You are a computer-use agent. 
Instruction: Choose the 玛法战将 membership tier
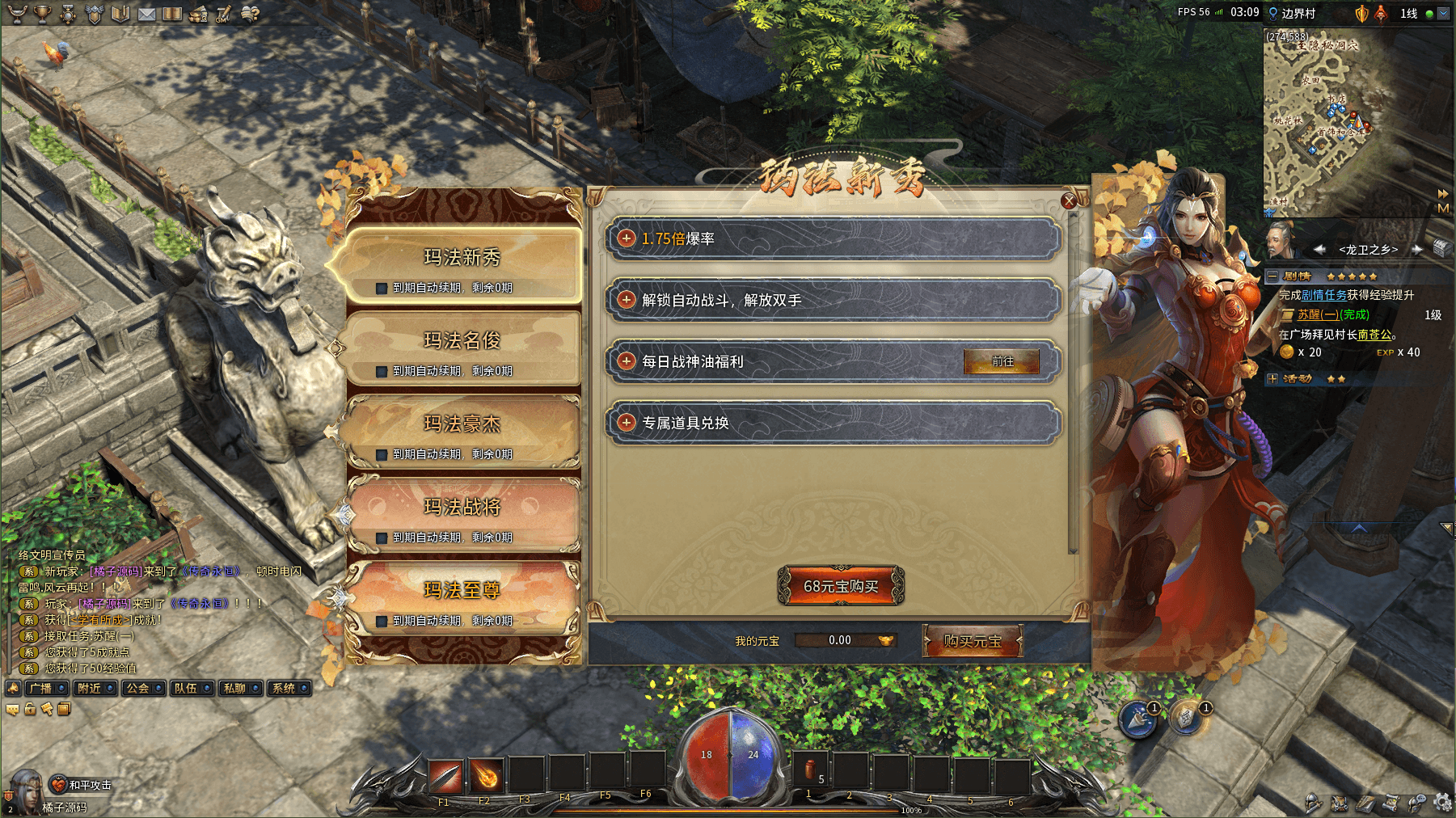click(x=462, y=508)
